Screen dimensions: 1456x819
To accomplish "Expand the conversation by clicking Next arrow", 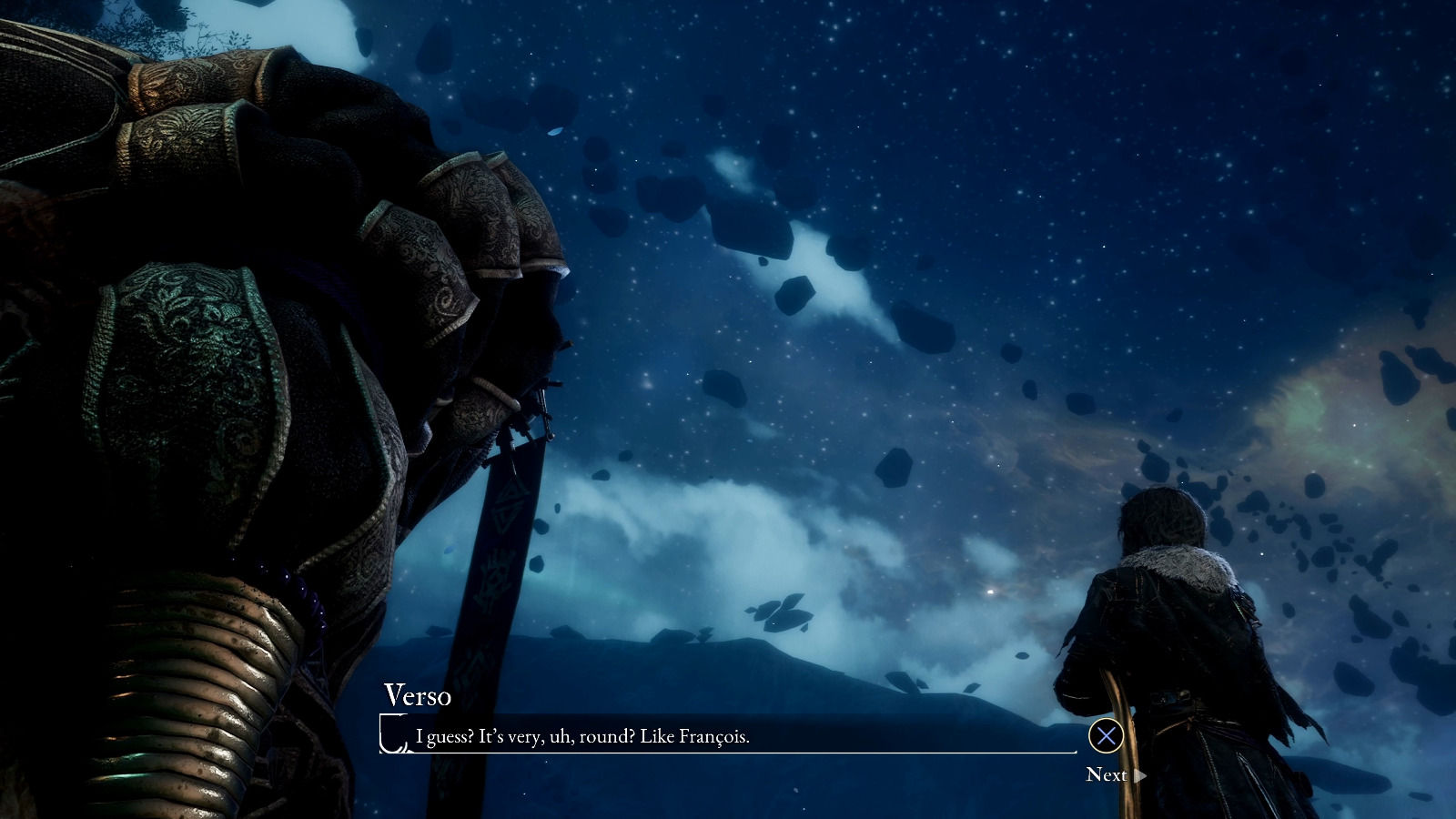I will tap(1140, 774).
